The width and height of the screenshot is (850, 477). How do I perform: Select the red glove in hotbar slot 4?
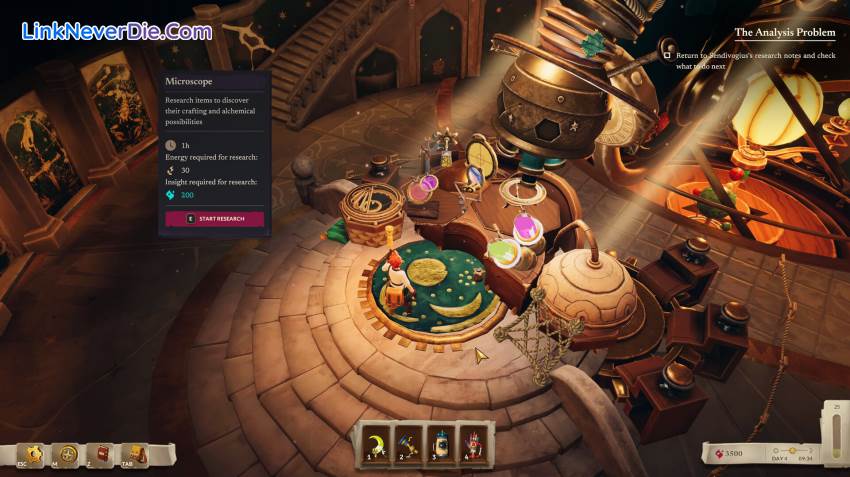[x=473, y=441]
